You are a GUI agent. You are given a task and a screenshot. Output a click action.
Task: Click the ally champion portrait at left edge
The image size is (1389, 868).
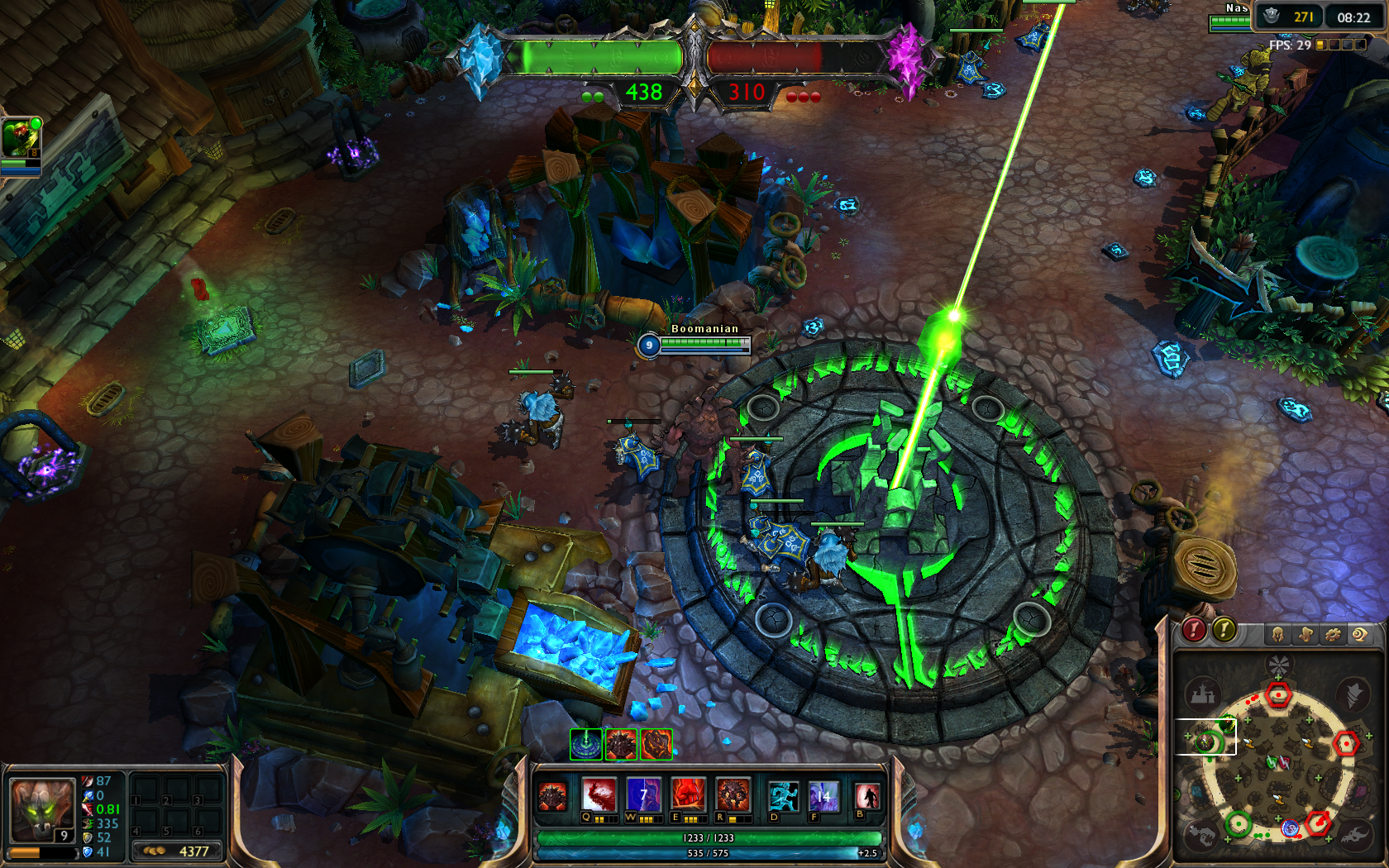pos(20,139)
